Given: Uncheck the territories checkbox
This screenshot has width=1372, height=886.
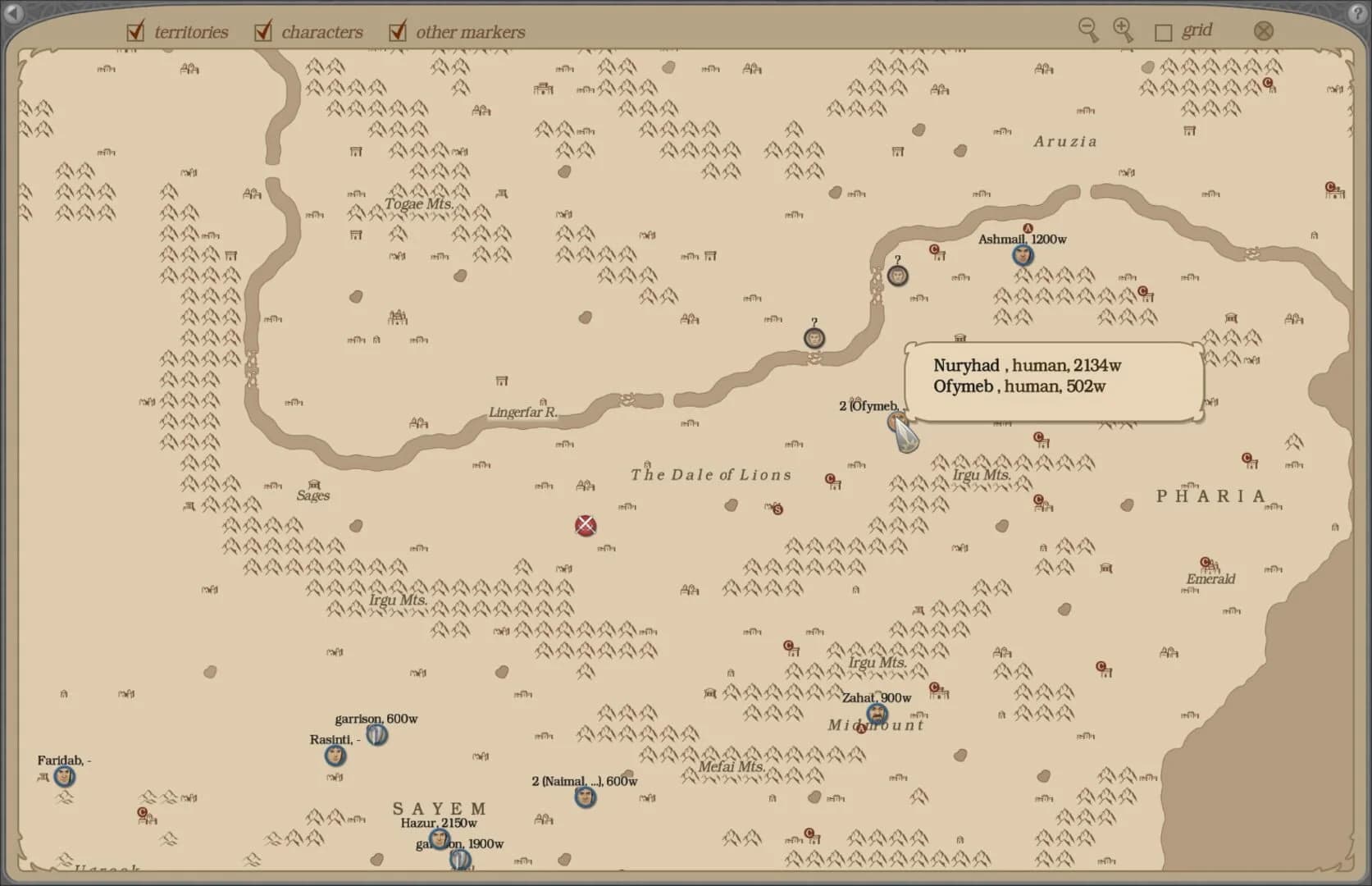Looking at the screenshot, I should tap(134, 30).
